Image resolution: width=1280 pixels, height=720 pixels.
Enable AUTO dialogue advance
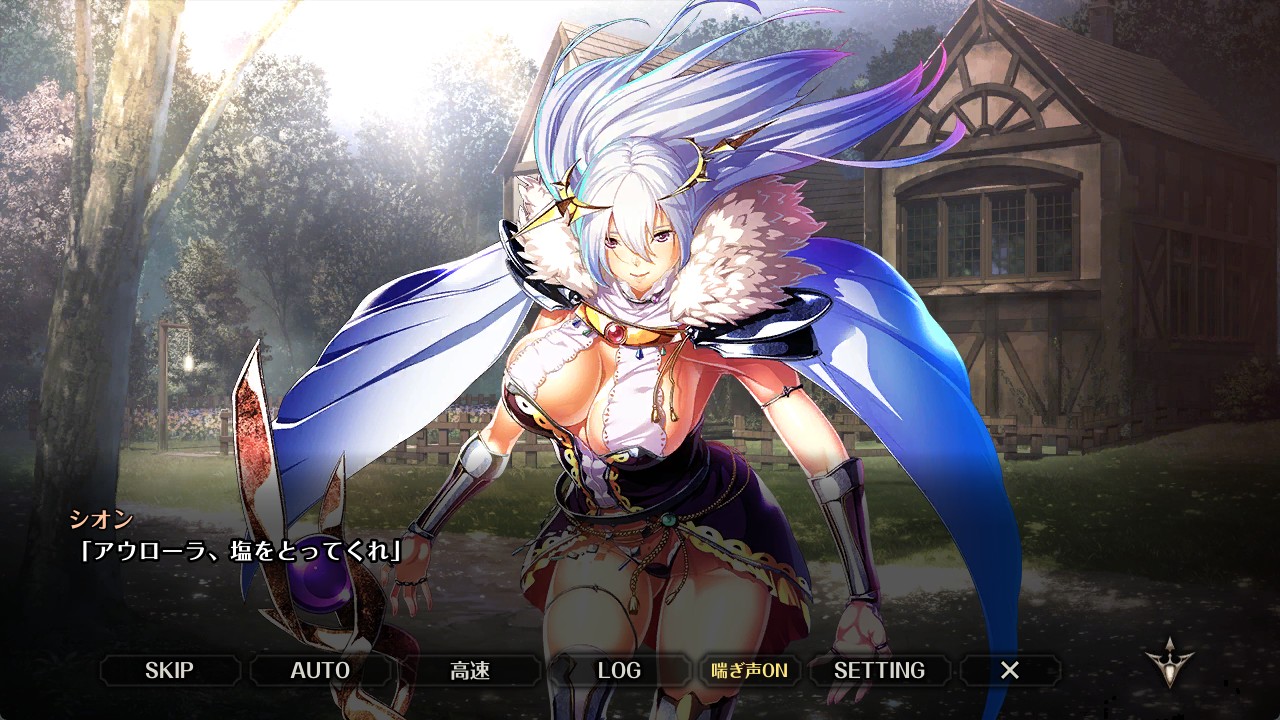320,670
